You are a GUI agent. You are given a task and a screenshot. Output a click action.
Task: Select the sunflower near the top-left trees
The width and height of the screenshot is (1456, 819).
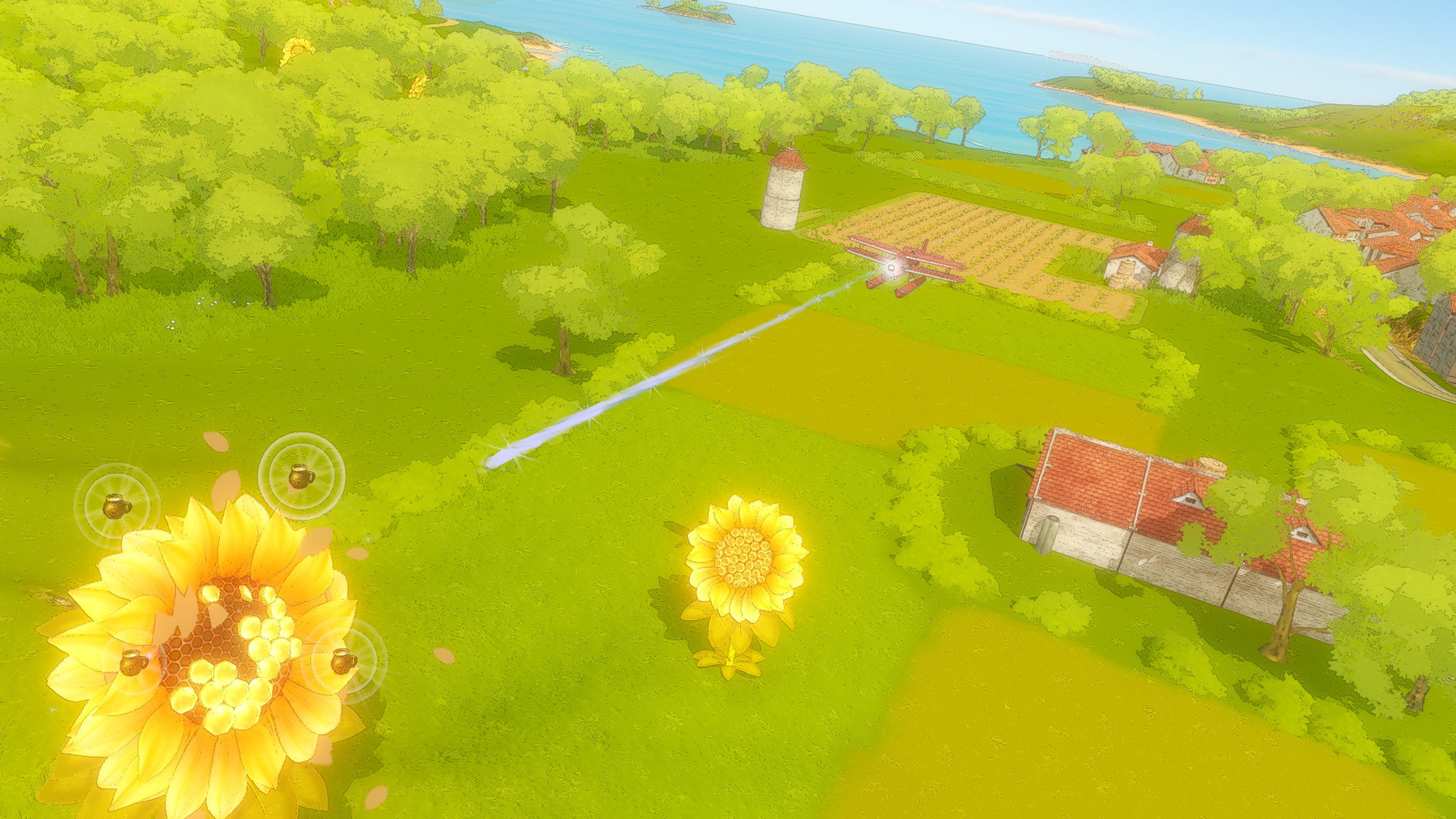click(296, 47)
